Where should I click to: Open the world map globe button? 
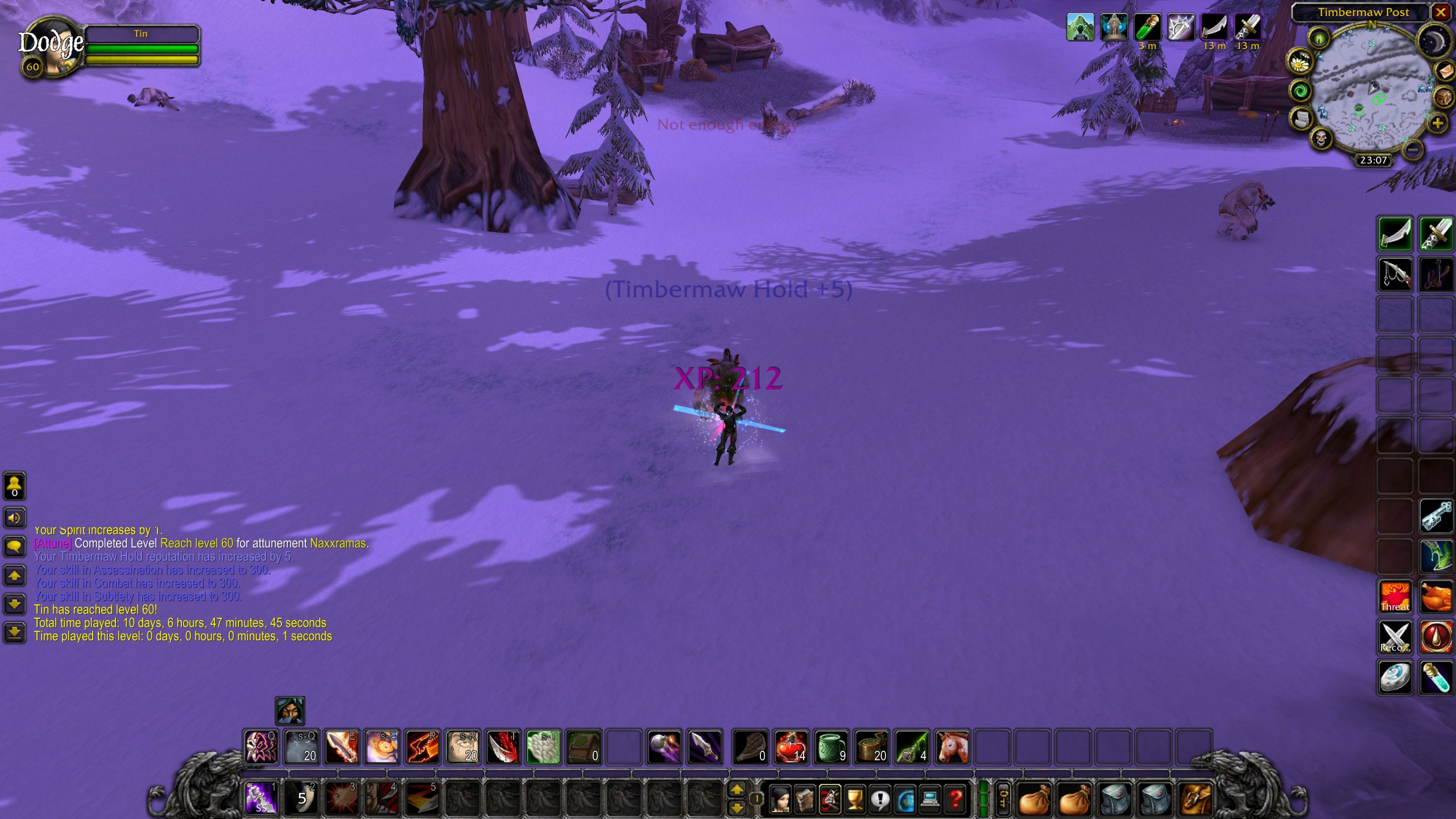coord(905,800)
